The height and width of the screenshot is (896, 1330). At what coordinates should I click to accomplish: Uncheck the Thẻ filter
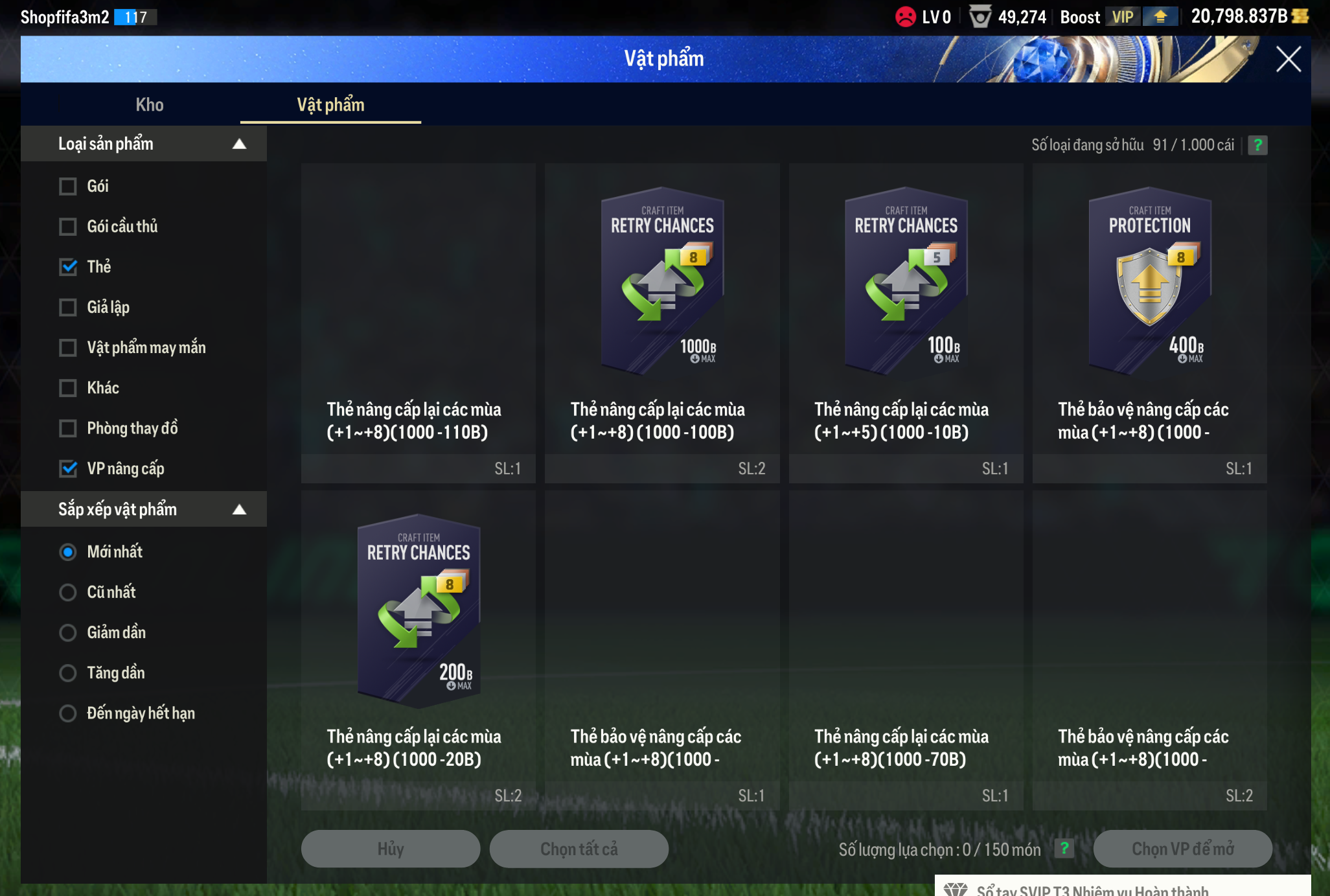point(68,267)
